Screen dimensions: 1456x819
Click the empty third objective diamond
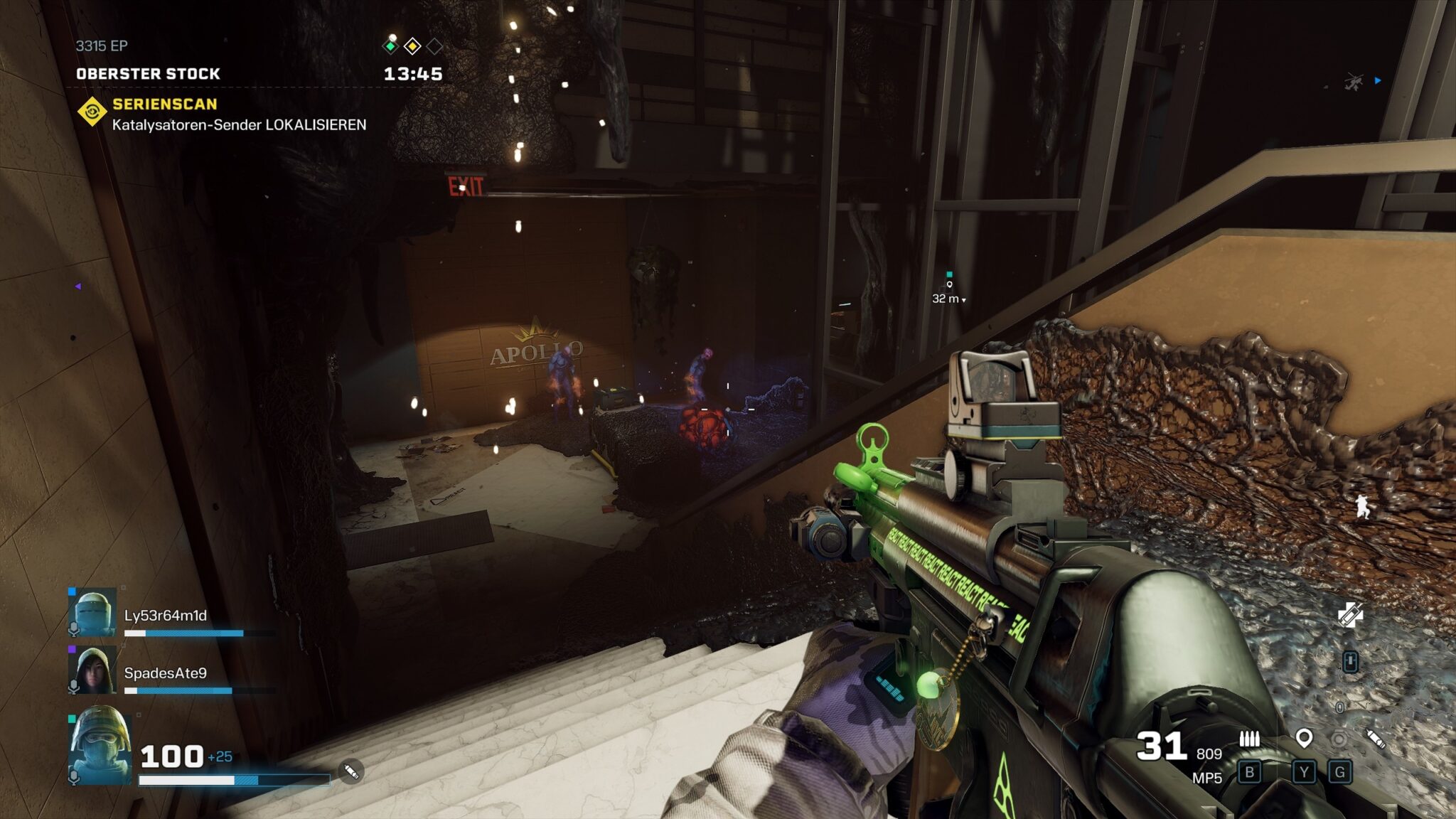click(x=434, y=46)
